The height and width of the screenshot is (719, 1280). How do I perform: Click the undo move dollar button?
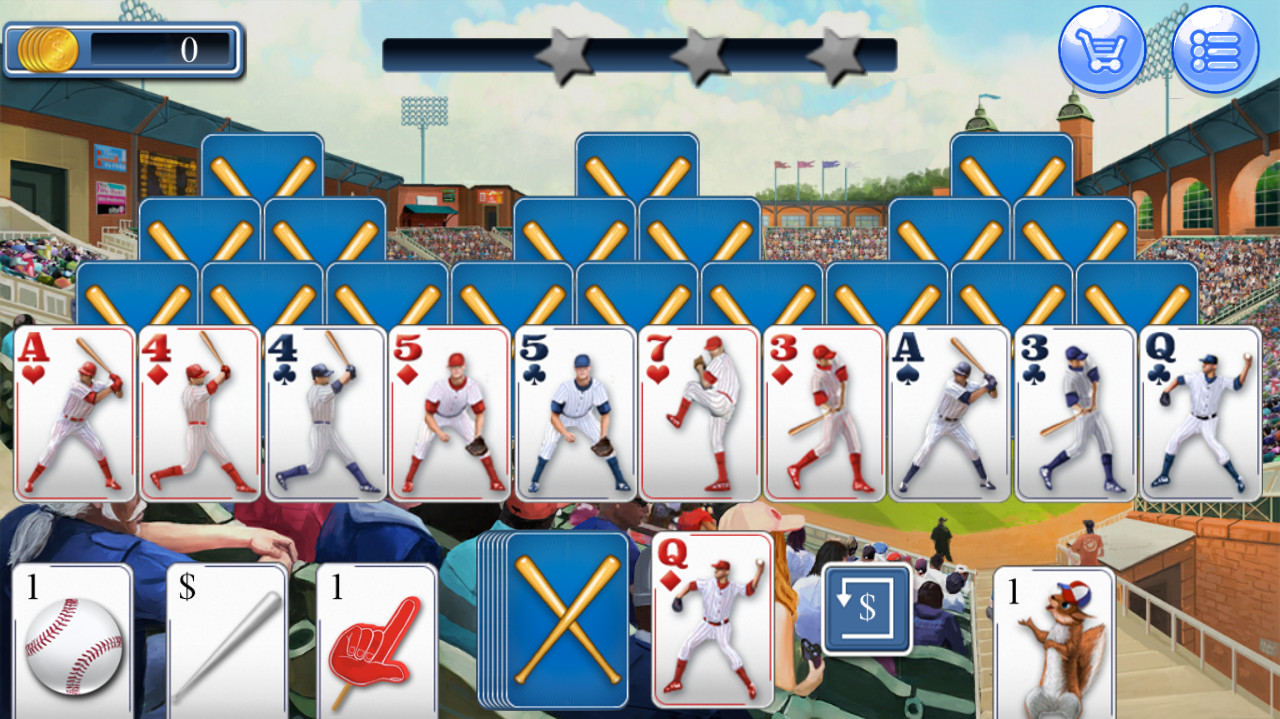click(x=867, y=609)
